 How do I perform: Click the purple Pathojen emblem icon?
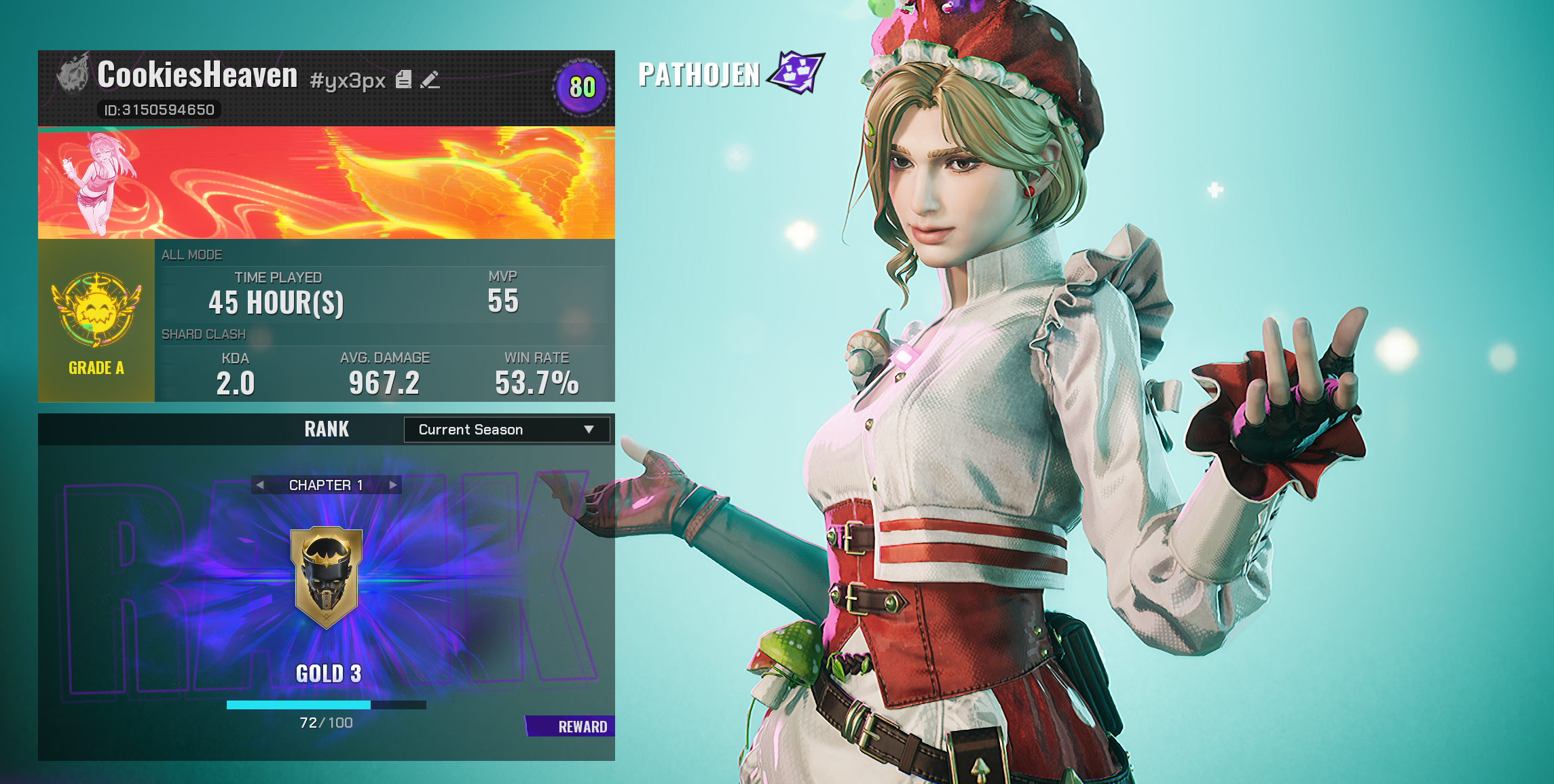point(796,72)
